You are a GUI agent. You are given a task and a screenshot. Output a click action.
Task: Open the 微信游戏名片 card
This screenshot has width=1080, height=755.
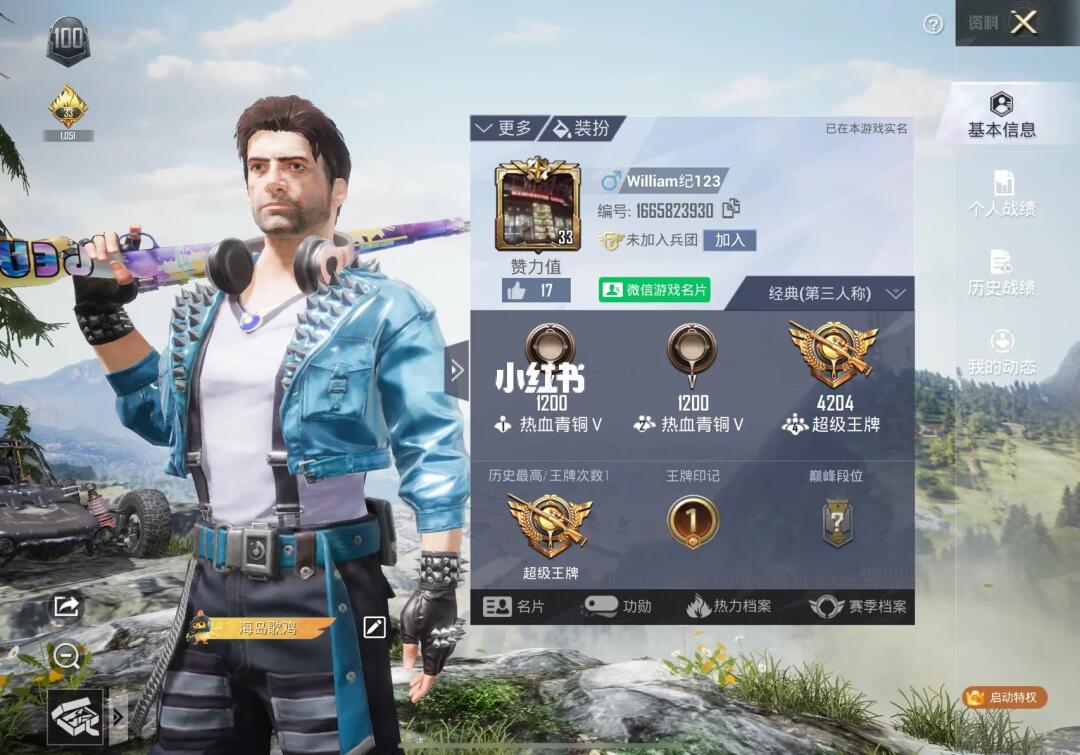click(654, 290)
